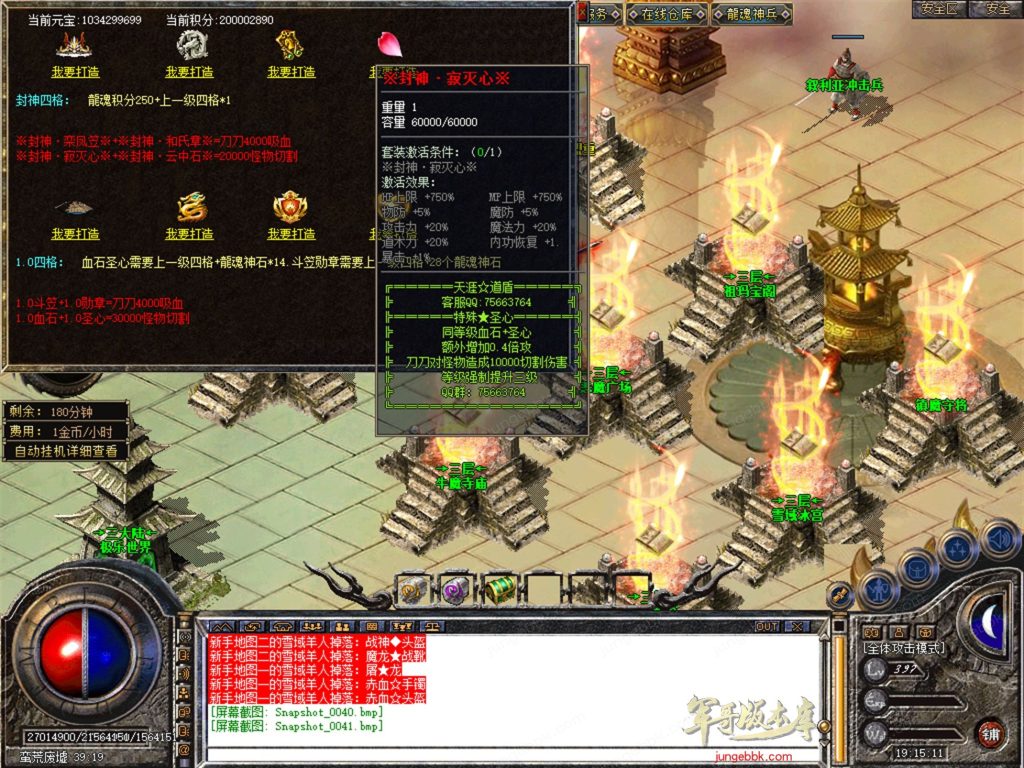1024x768 pixels.
Task: Open the character figure round button
Action: 877,588
